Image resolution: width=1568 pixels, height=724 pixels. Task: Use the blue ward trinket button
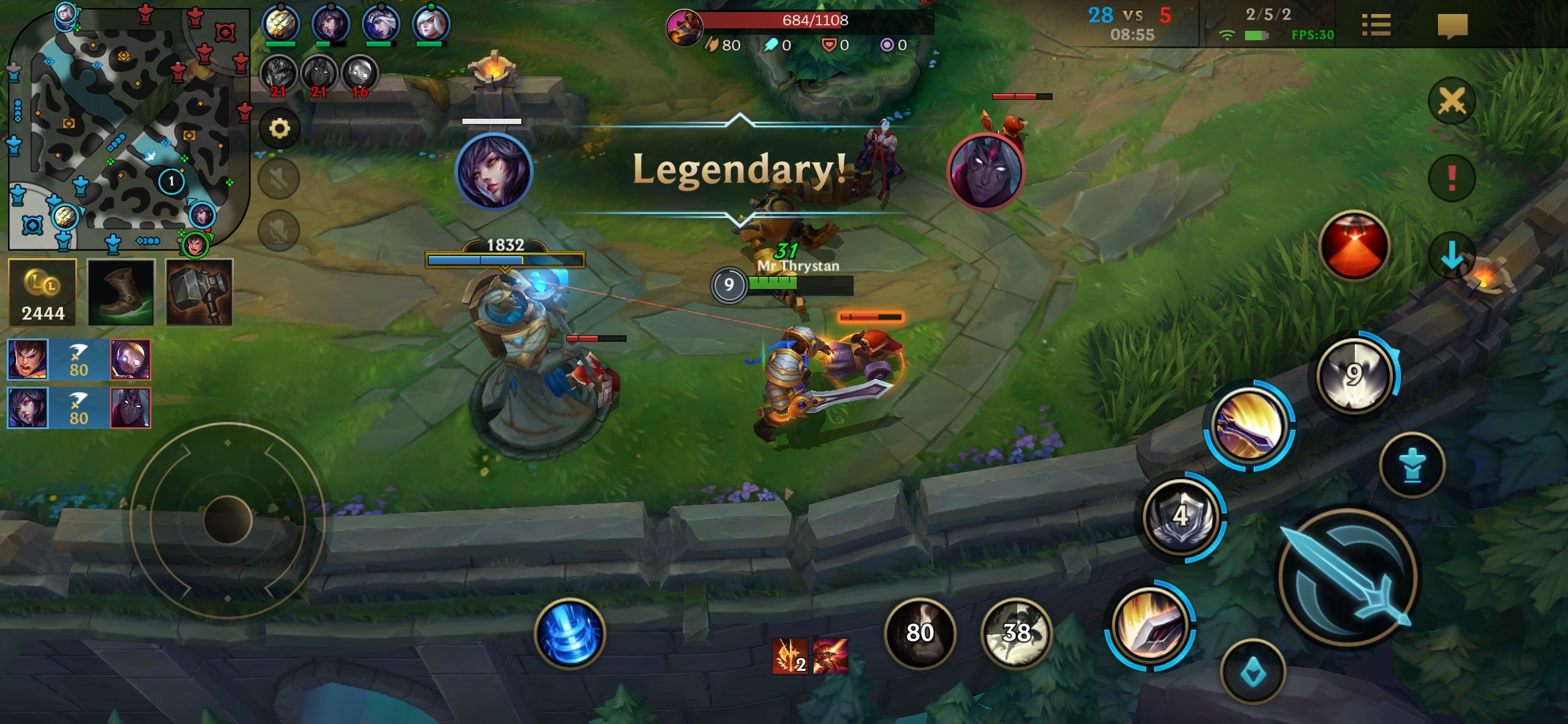[x=1413, y=465]
